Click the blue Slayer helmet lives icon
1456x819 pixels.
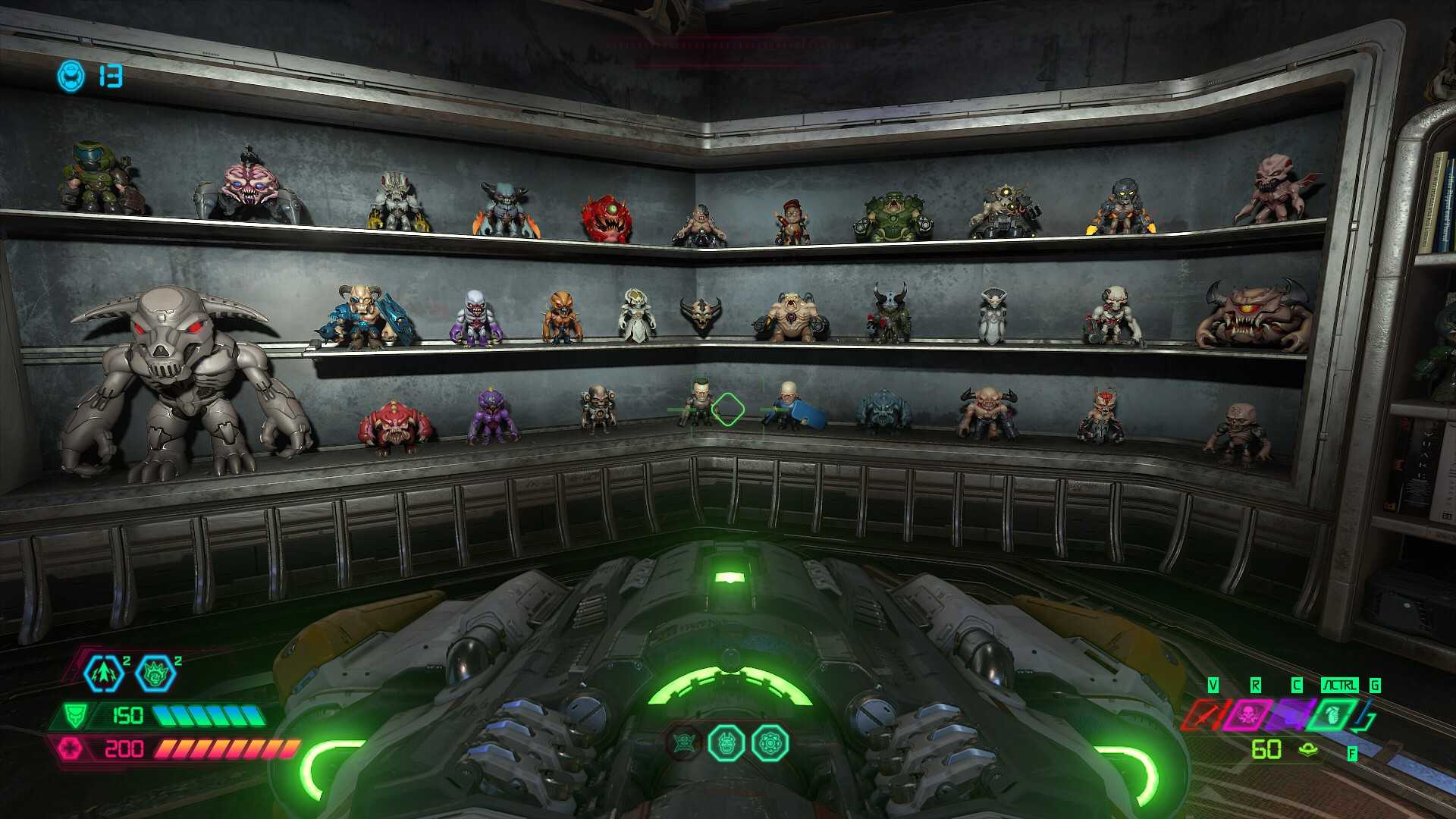(x=71, y=76)
